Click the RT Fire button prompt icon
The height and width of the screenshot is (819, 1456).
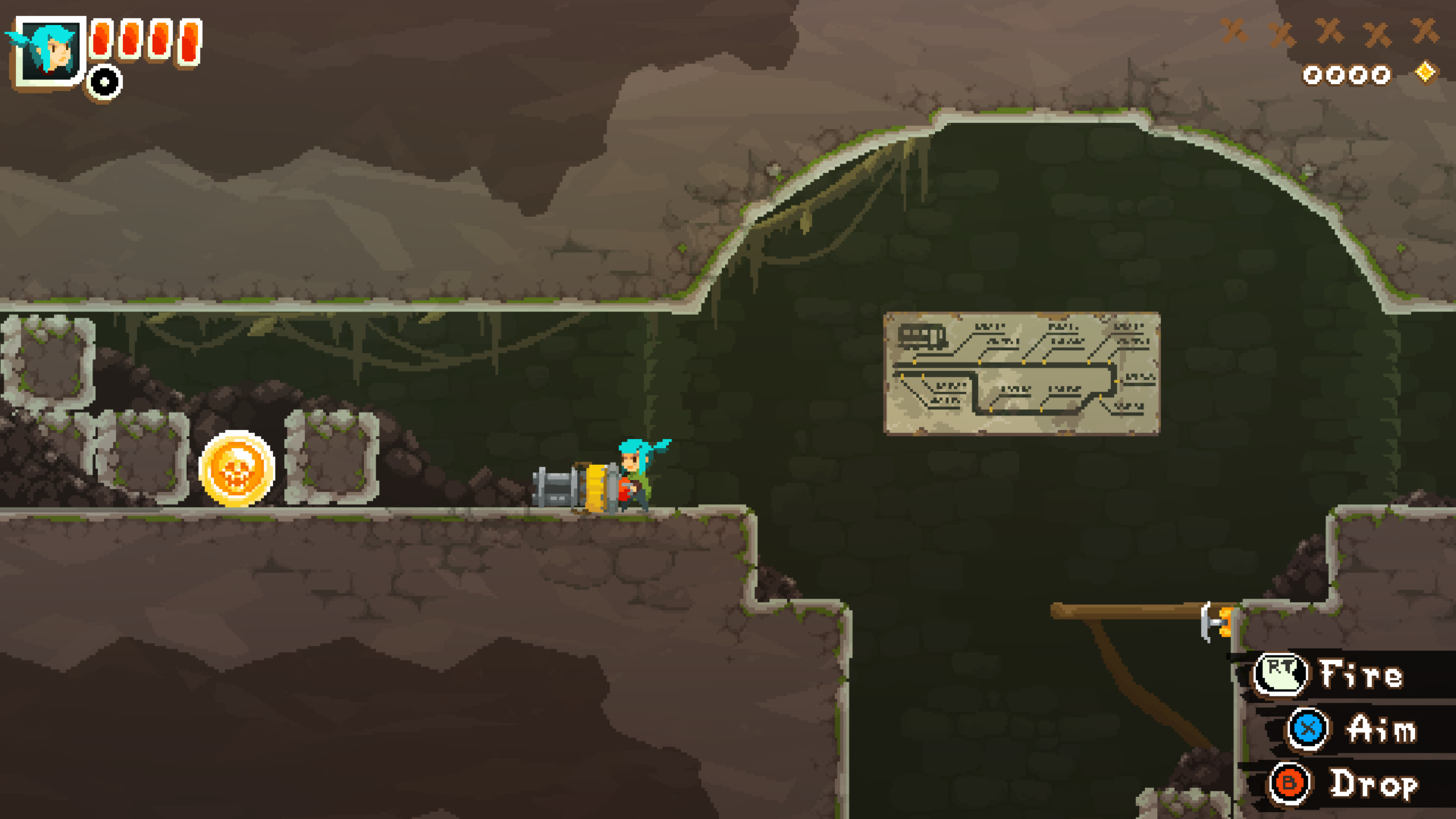1282,672
